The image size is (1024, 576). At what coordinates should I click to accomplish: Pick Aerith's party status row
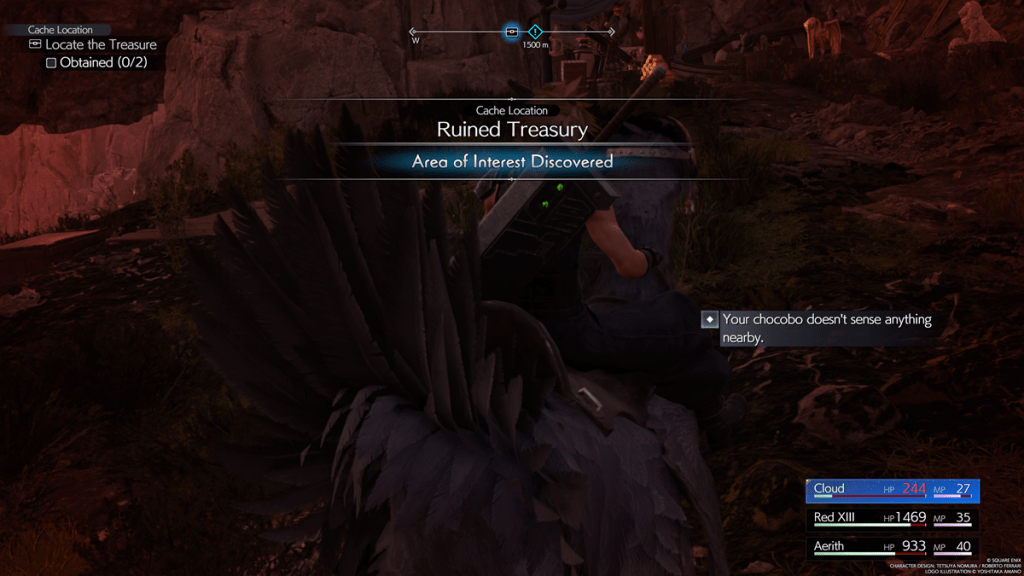click(892, 546)
